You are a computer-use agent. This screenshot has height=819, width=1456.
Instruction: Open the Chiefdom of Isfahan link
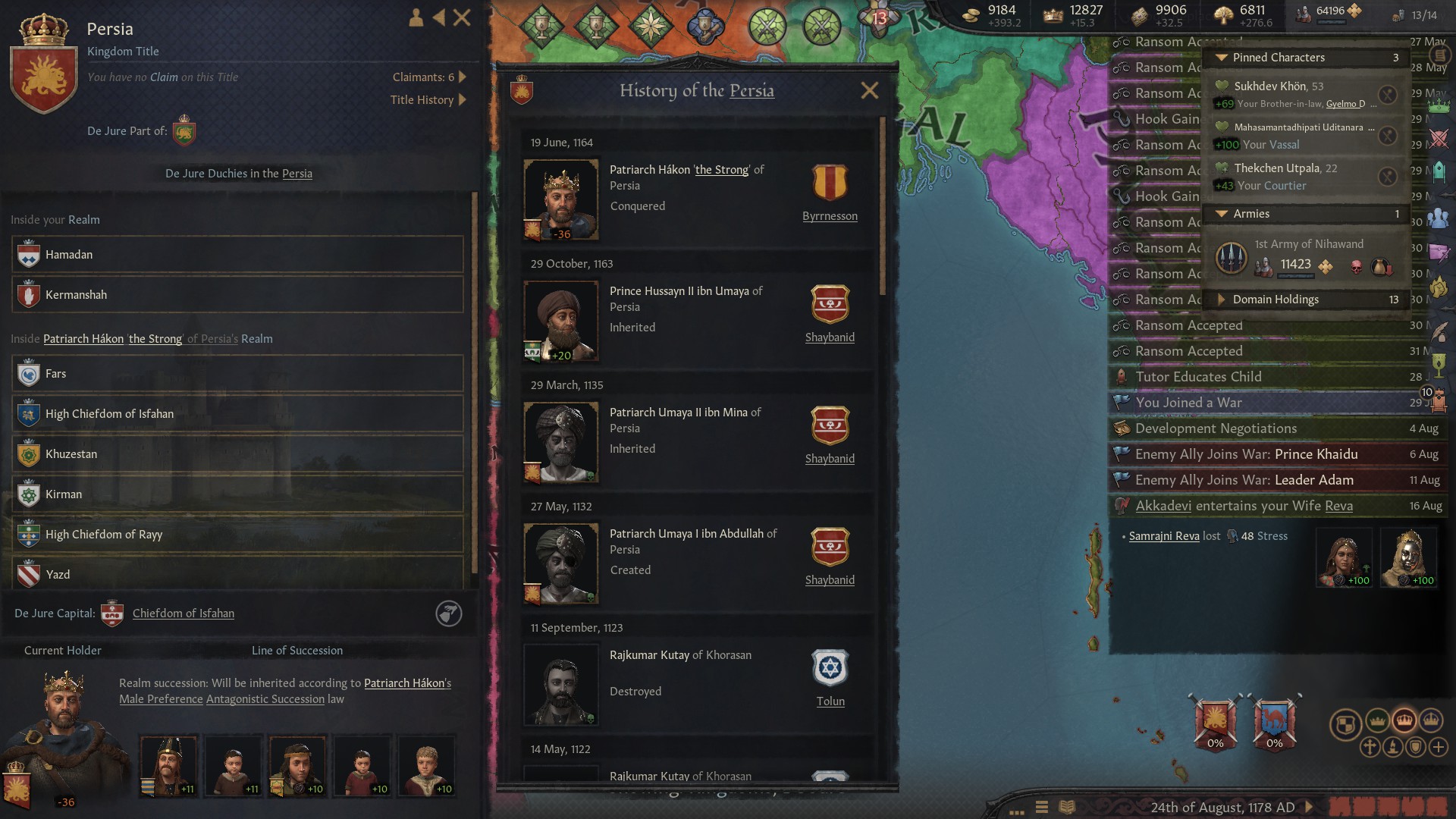pyautogui.click(x=184, y=613)
